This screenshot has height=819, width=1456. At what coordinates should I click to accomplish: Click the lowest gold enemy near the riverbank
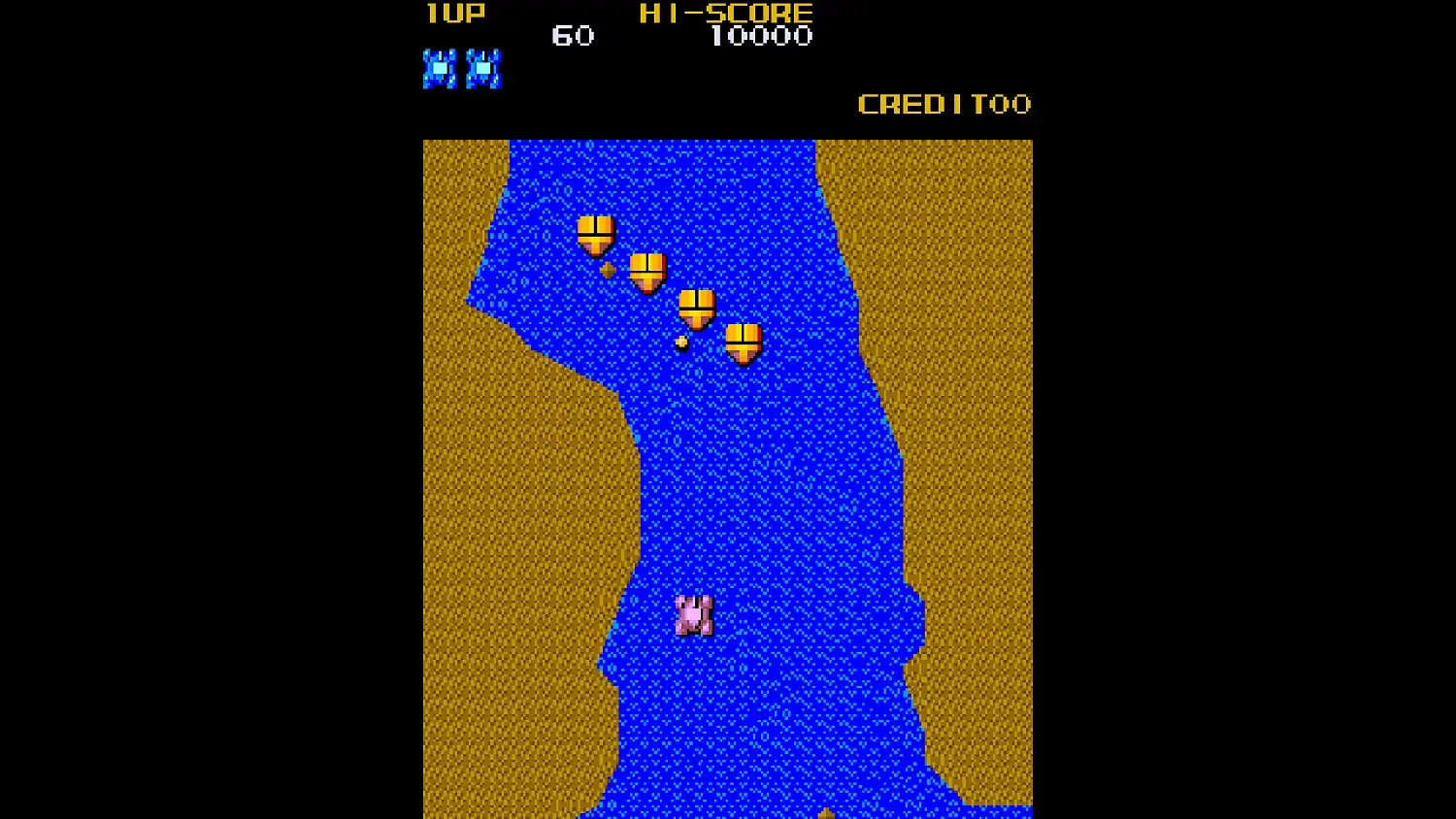745,342
